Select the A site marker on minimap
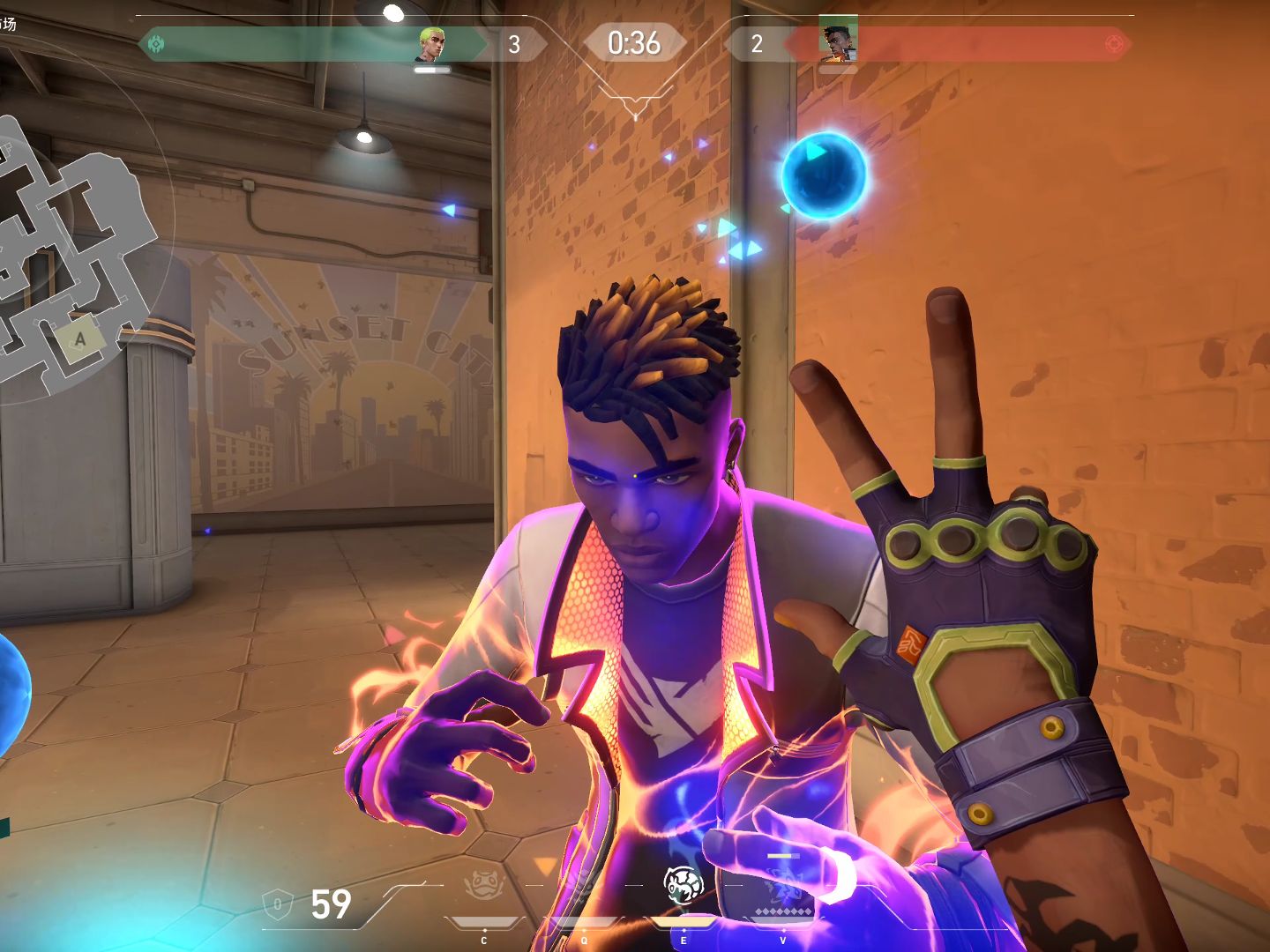 pyautogui.click(x=80, y=339)
